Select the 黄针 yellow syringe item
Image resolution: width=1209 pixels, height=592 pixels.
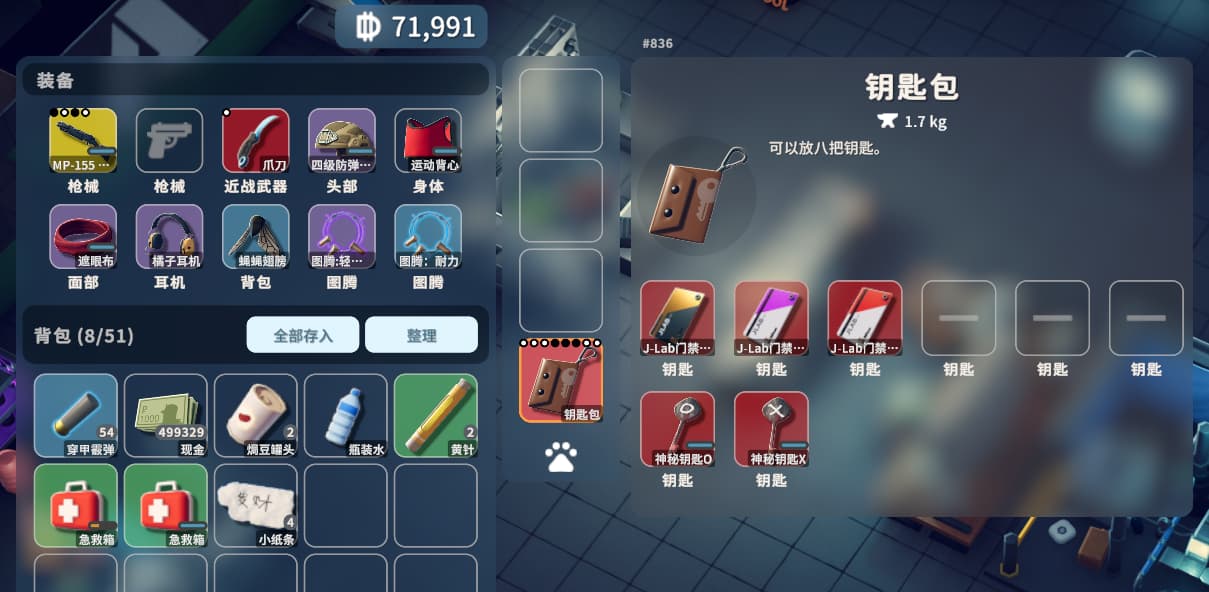(435, 415)
